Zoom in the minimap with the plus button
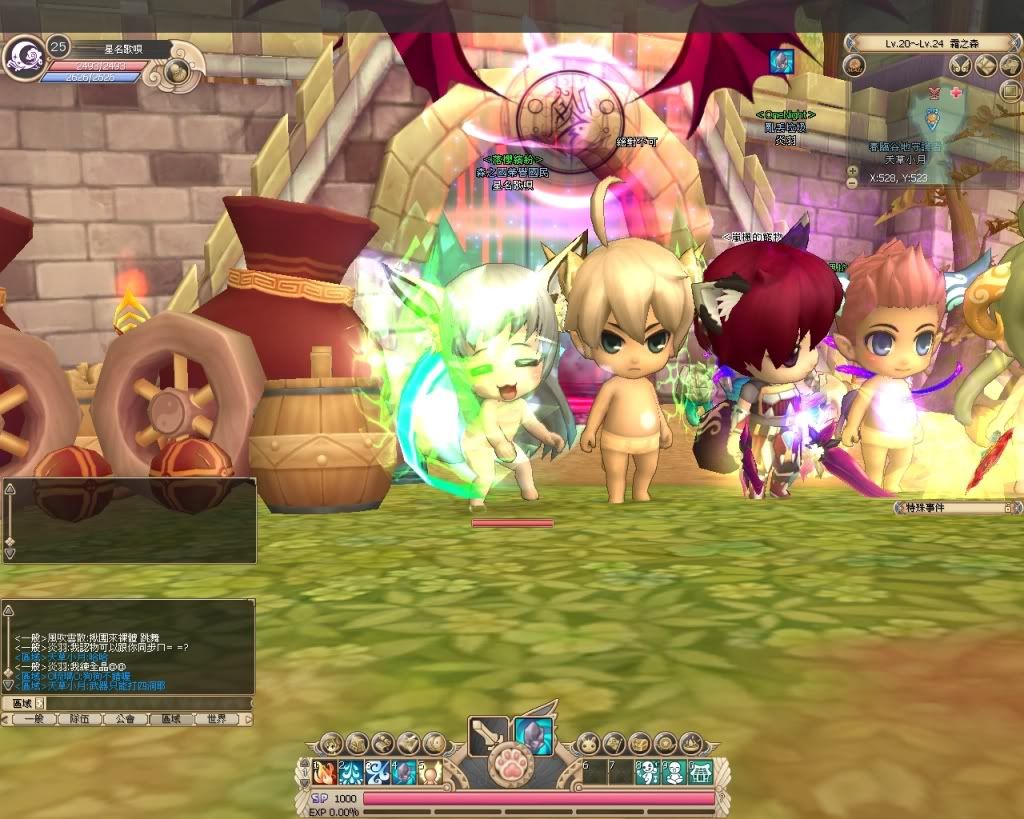 coord(852,171)
